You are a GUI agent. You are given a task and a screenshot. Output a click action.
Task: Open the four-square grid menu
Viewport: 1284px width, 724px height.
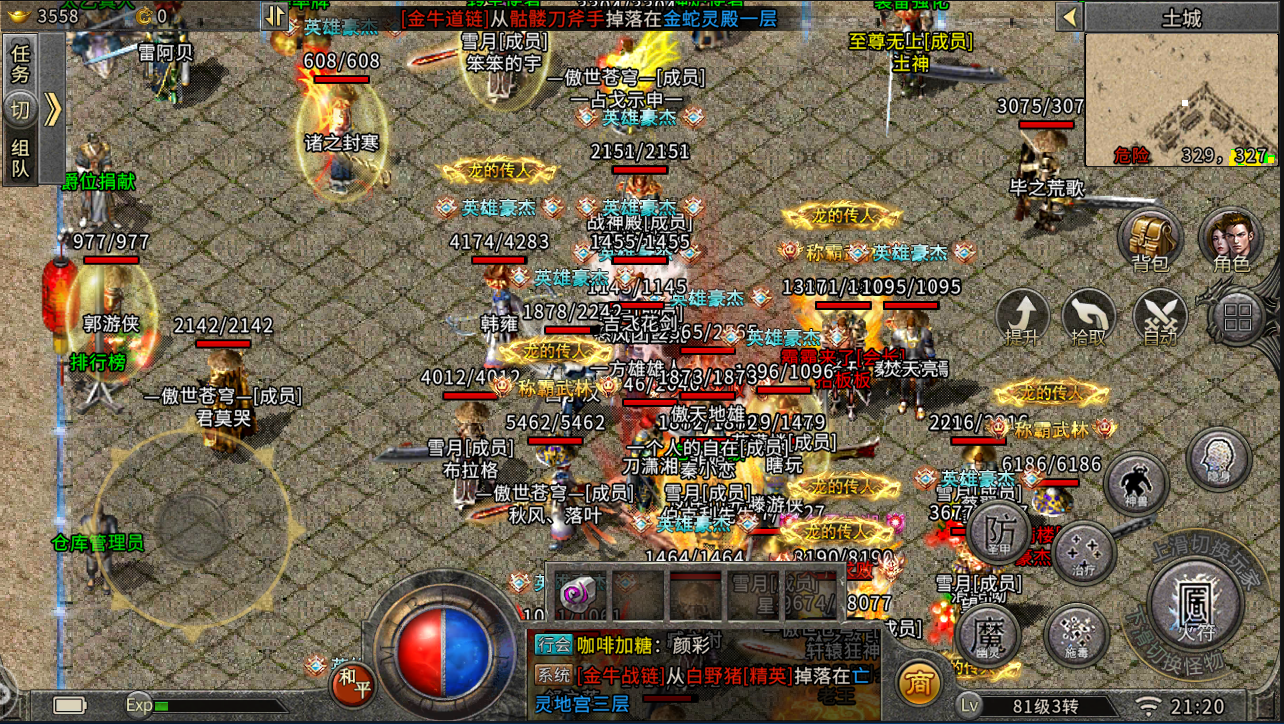pyautogui.click(x=1238, y=319)
